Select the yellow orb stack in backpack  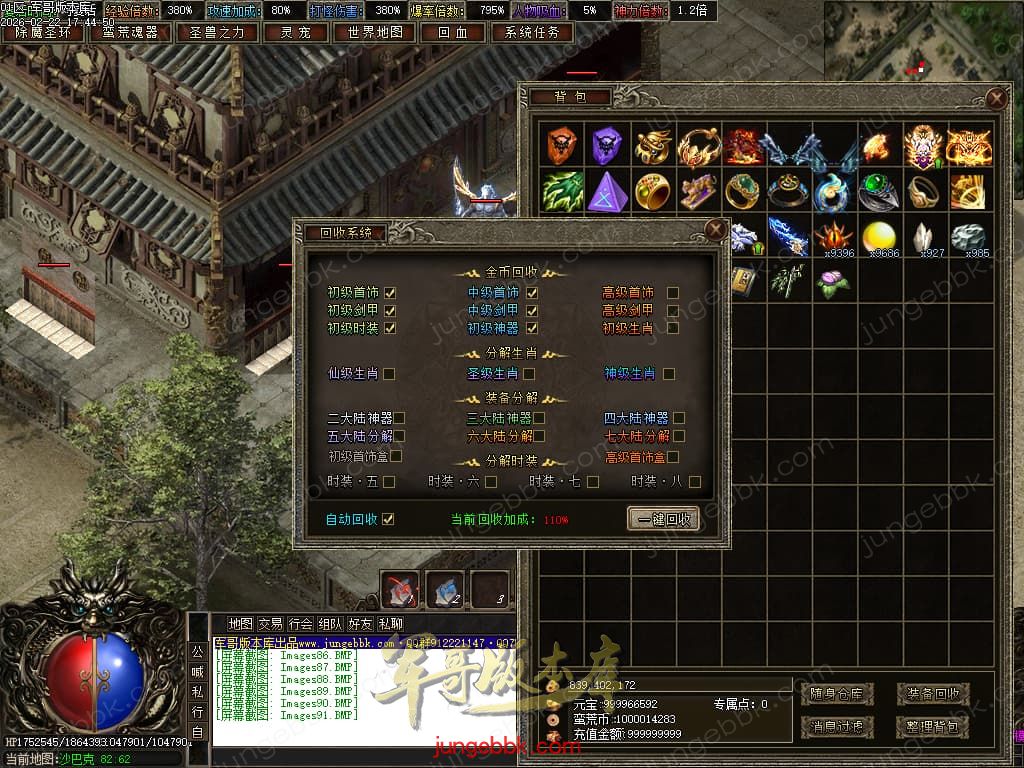(x=881, y=238)
